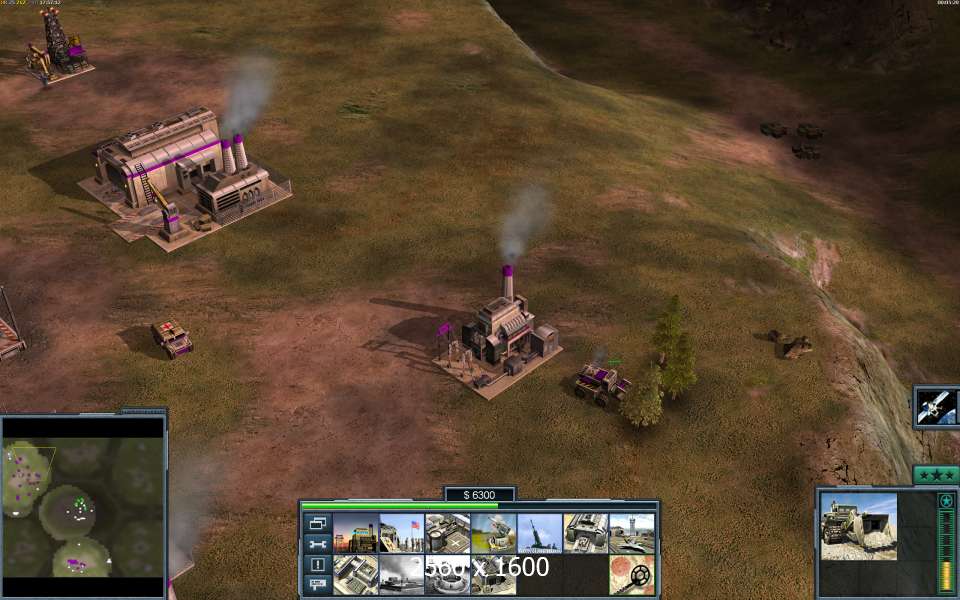Build the airfield with control tower
960x600 pixels.
631,533
